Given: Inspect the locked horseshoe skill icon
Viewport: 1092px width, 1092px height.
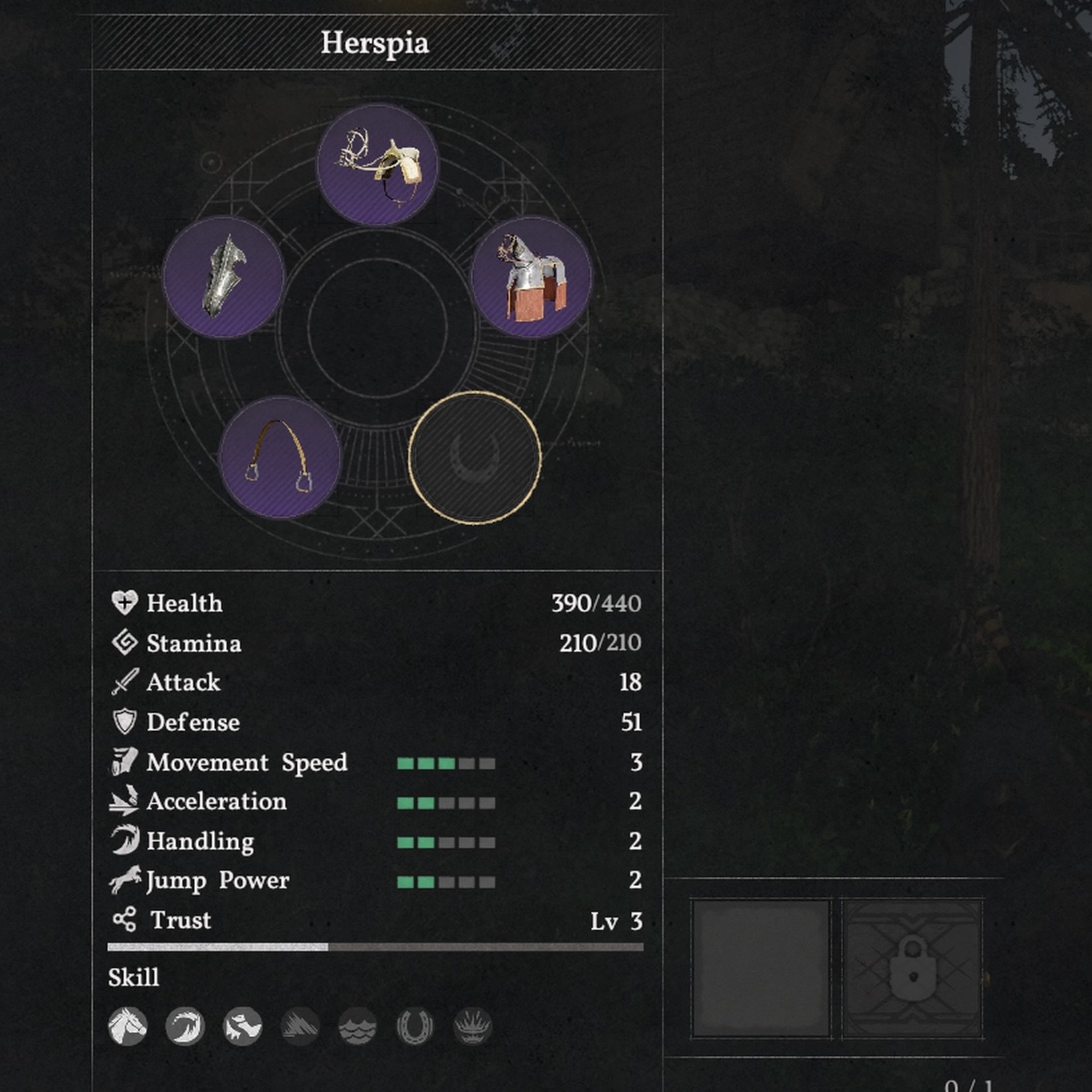Looking at the screenshot, I should 415,1026.
